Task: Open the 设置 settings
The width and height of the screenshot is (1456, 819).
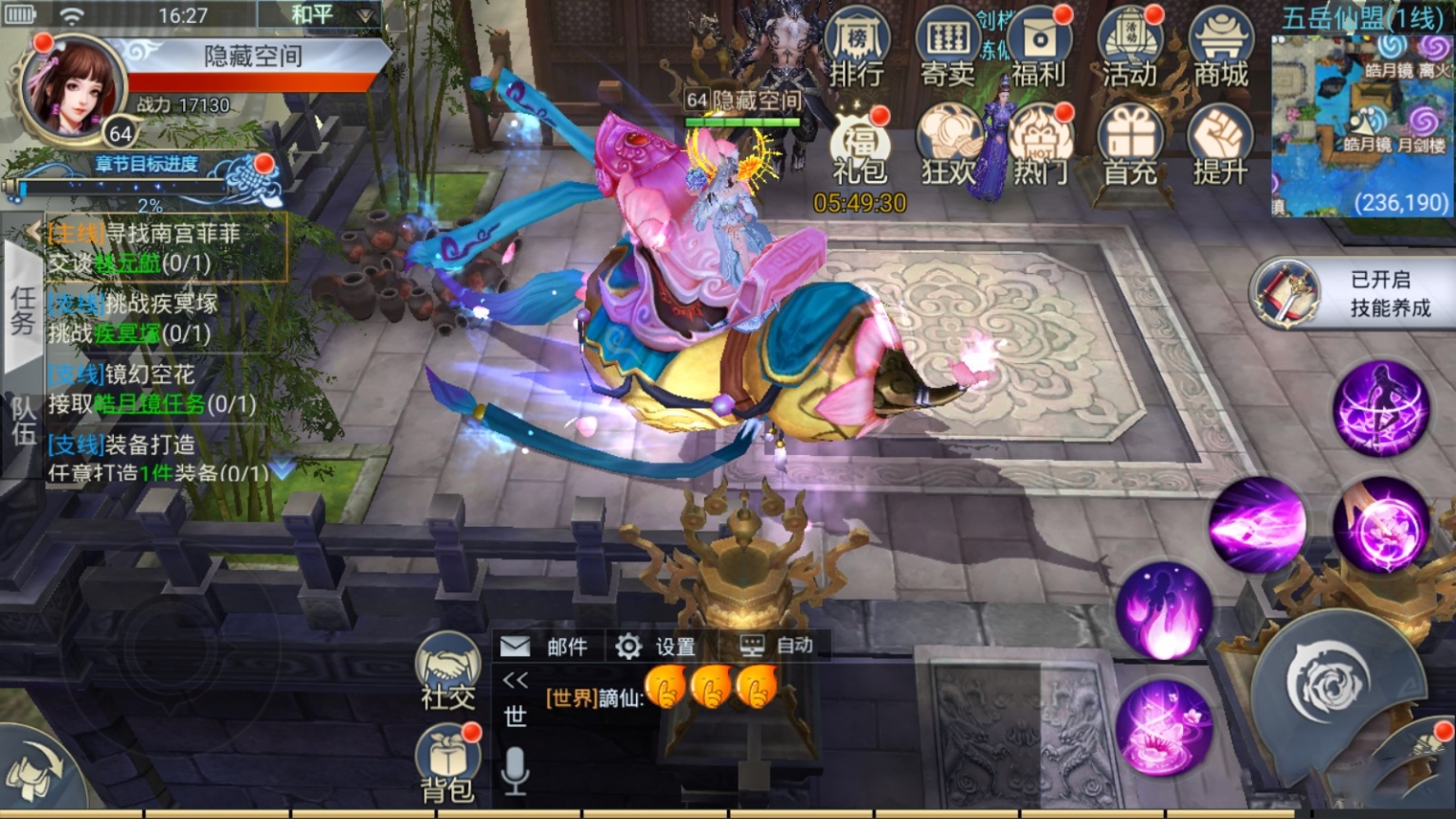Action: [x=656, y=646]
